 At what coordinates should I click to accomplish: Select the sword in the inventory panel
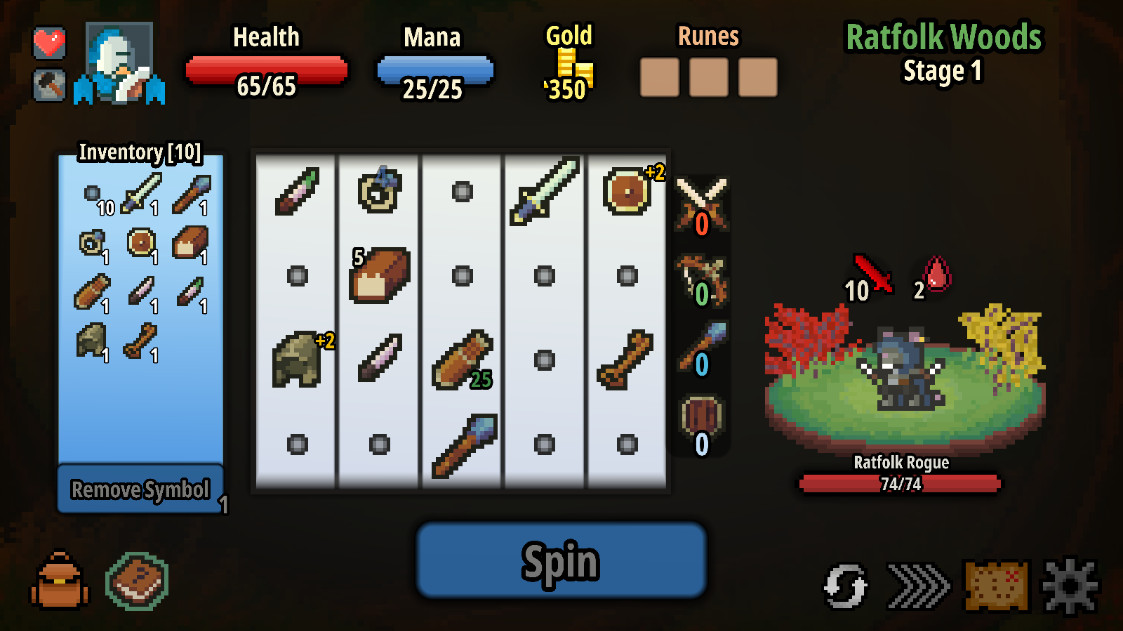[x=140, y=193]
